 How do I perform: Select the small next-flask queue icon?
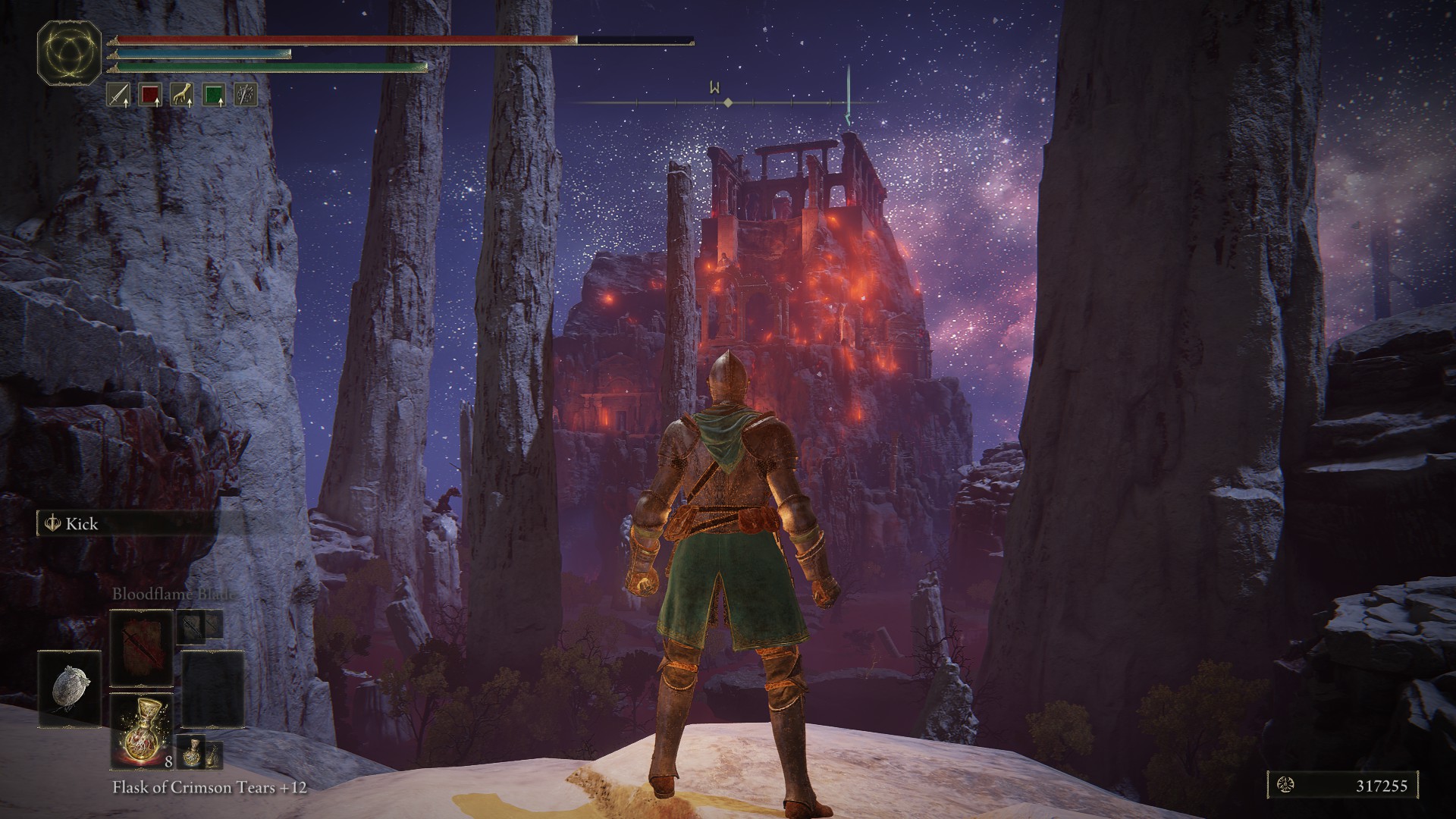pos(190,751)
